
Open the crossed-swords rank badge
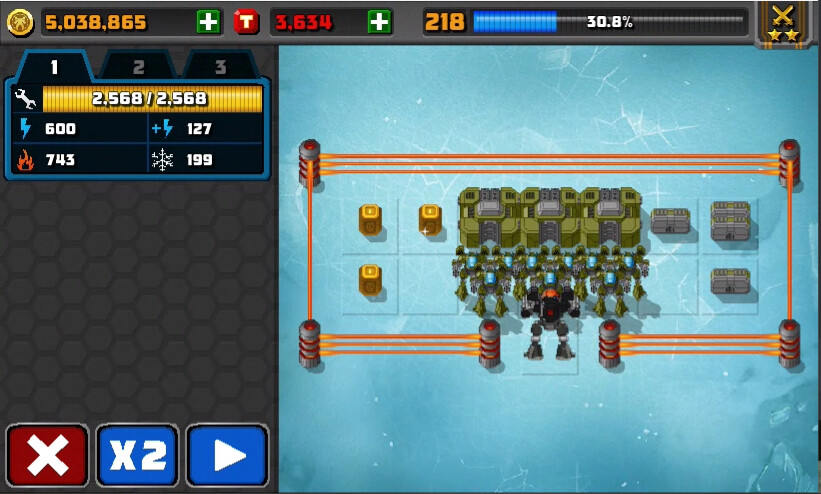(783, 23)
